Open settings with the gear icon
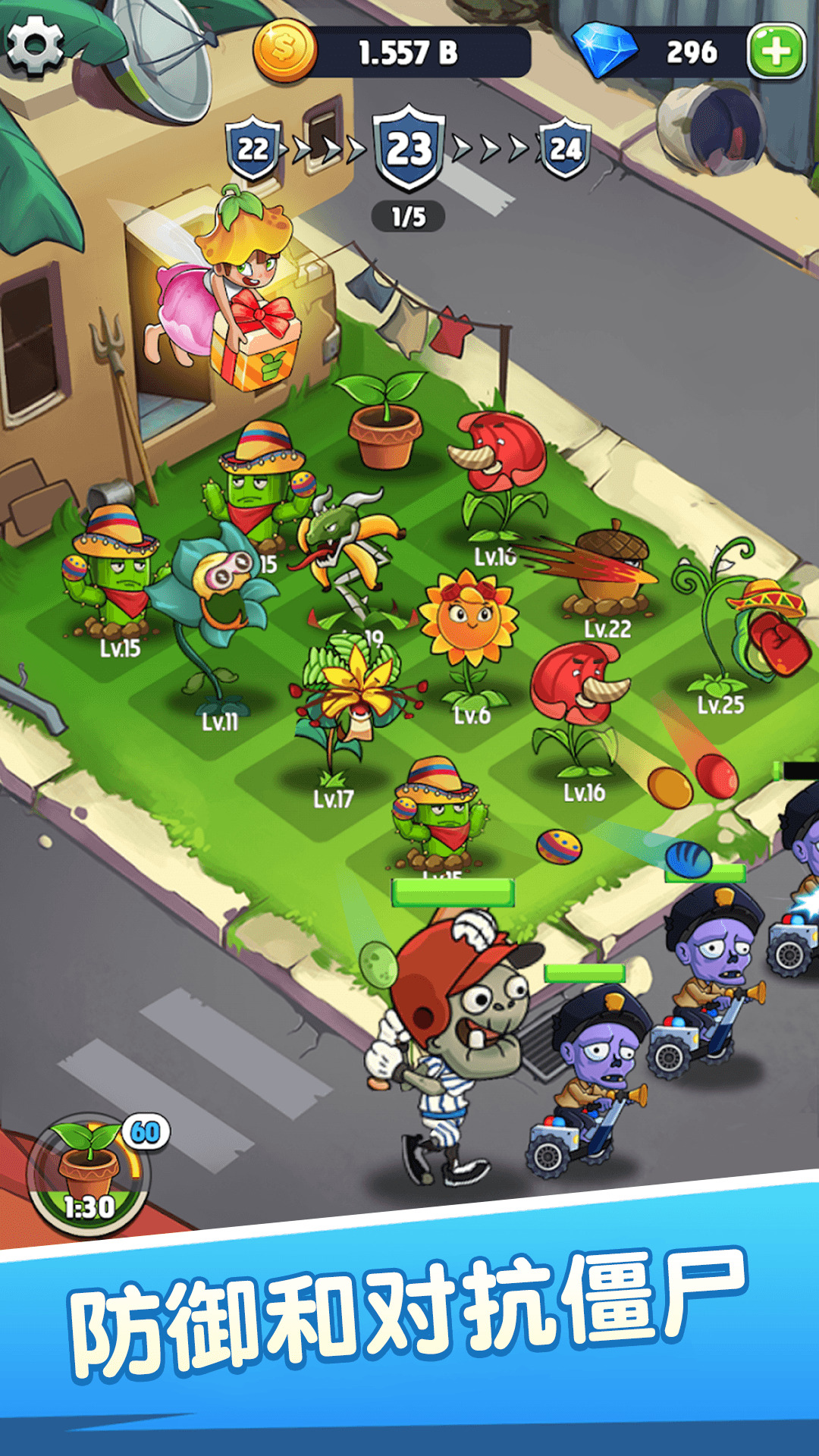819x1456 pixels. pos(34,44)
